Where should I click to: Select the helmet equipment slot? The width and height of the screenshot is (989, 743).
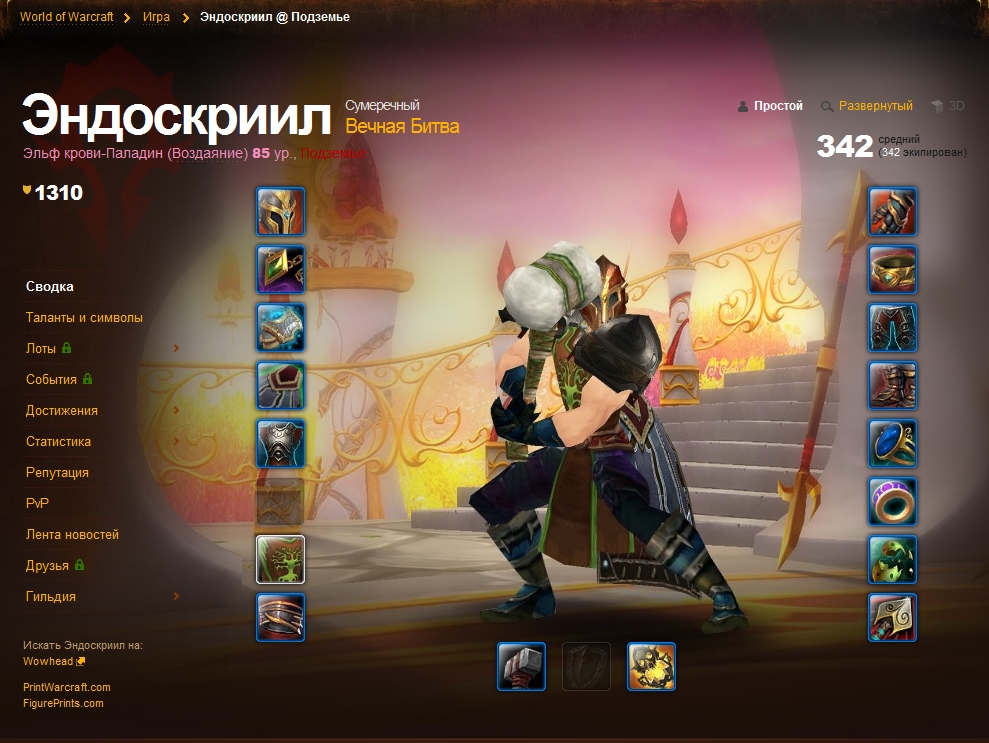pos(281,211)
